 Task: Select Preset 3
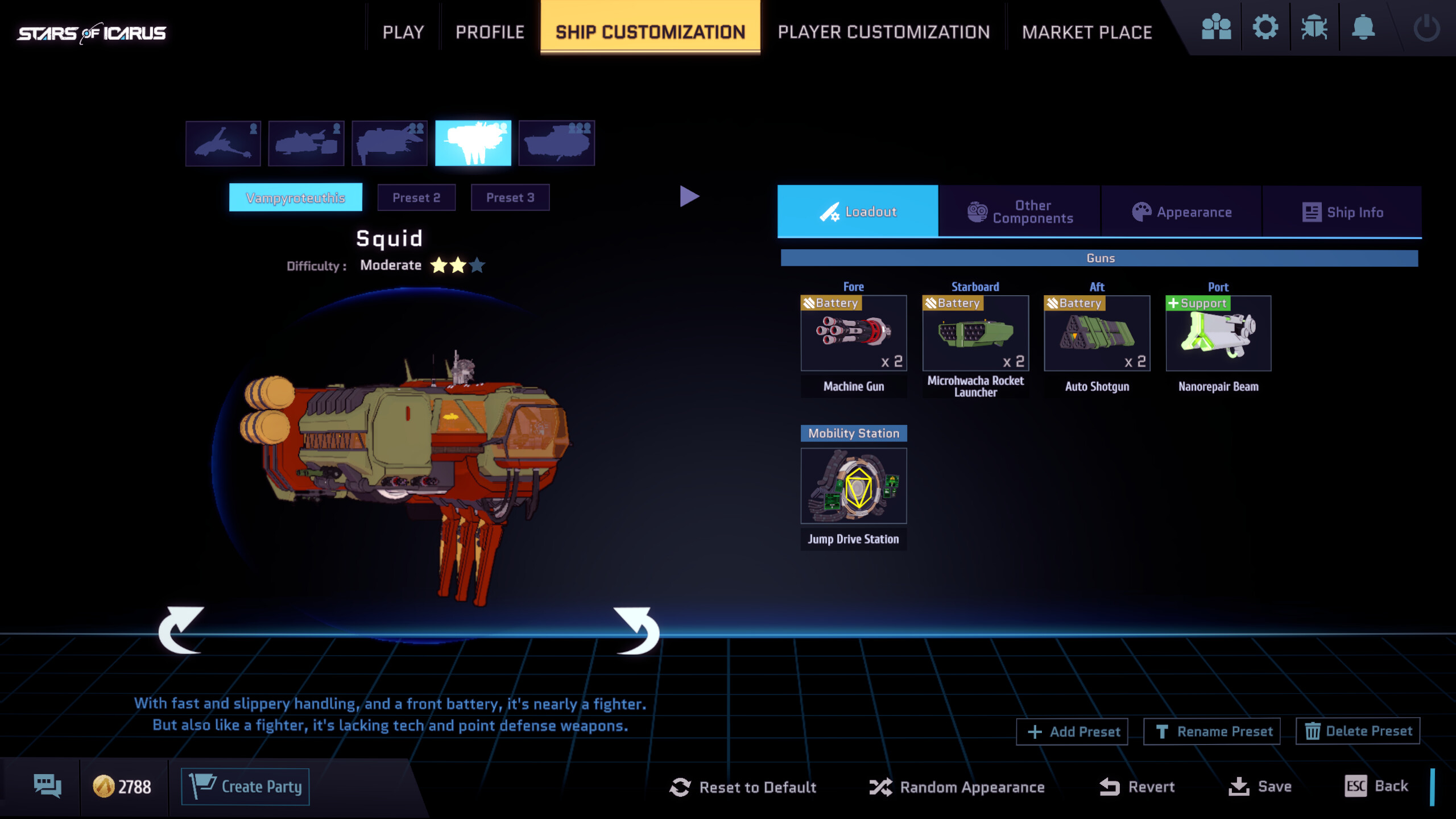(510, 197)
